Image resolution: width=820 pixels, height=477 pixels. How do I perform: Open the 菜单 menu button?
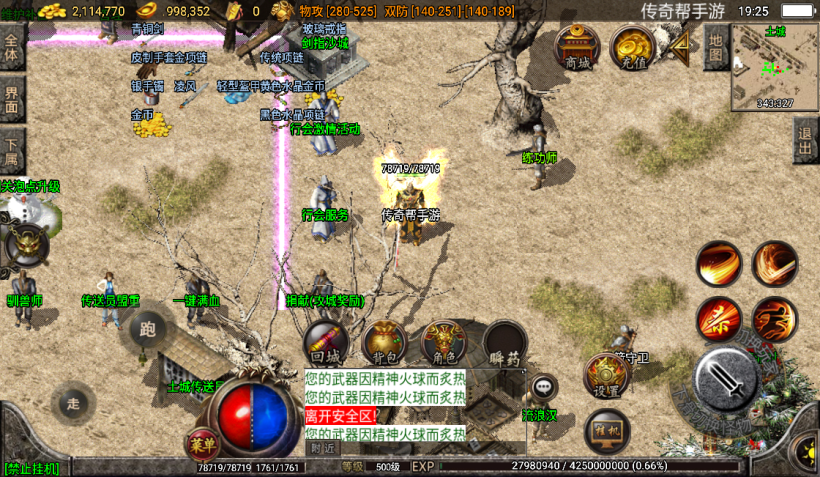202,444
